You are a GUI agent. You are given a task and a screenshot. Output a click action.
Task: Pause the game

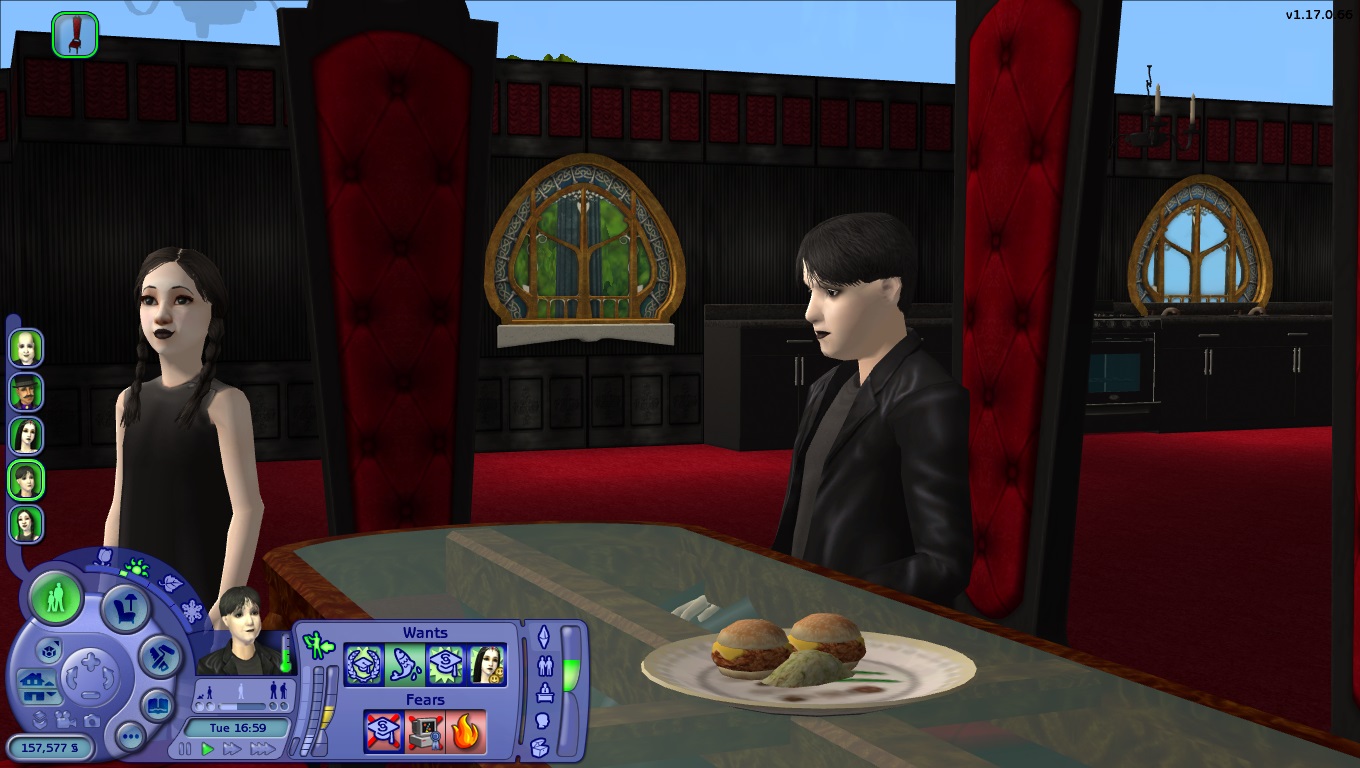[185, 749]
